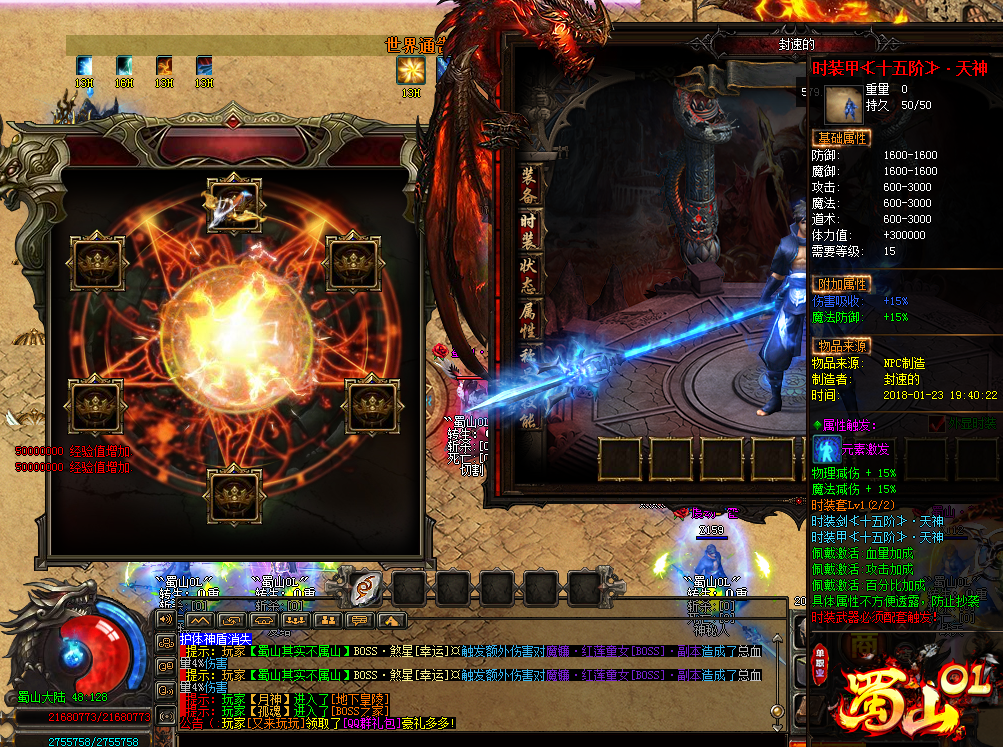Image resolution: width=1003 pixels, height=747 pixels.
Task: Toggle the chat sound speaker button
Action: tap(166, 618)
